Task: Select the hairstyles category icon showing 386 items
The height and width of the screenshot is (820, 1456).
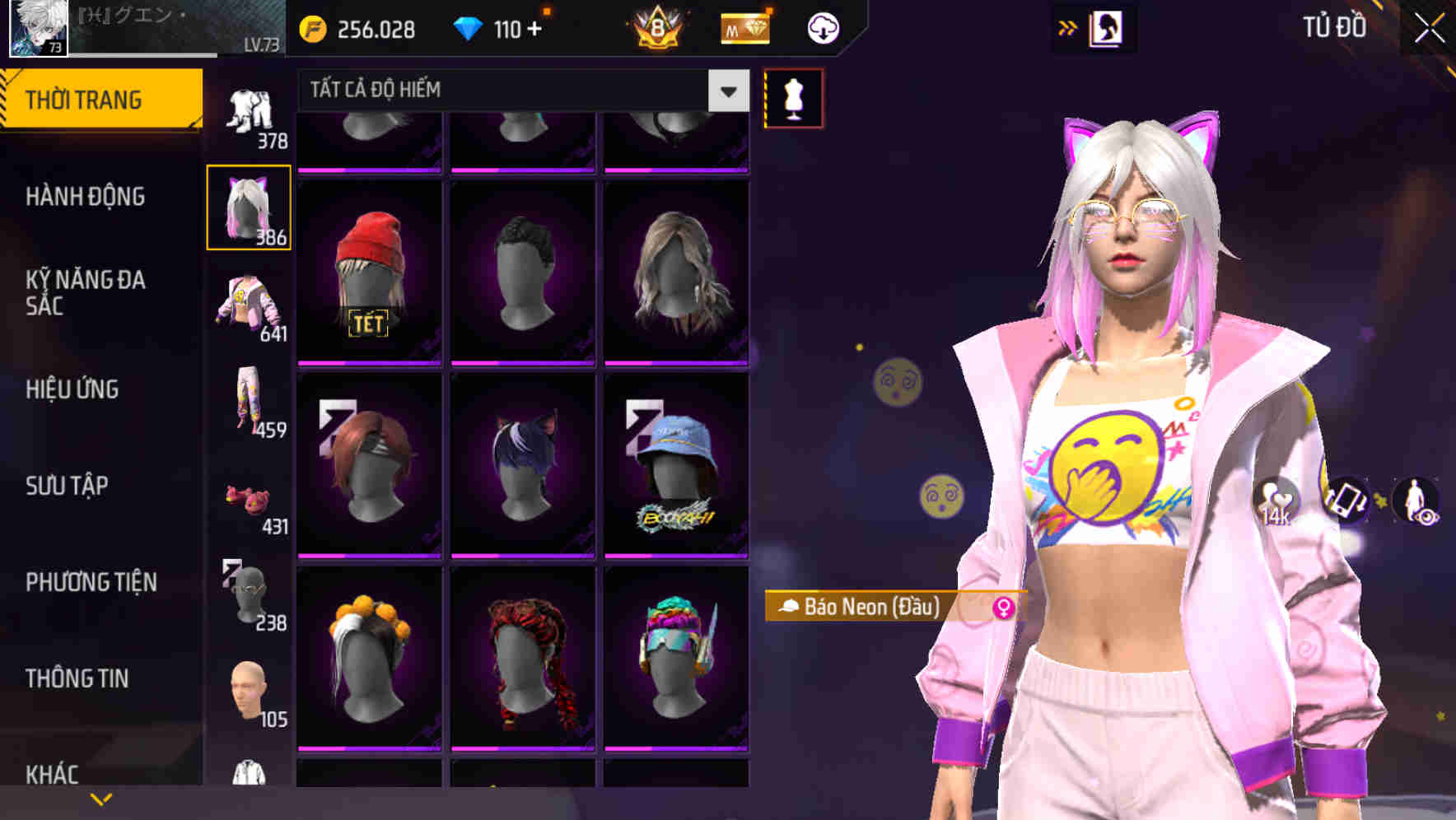Action: click(249, 207)
